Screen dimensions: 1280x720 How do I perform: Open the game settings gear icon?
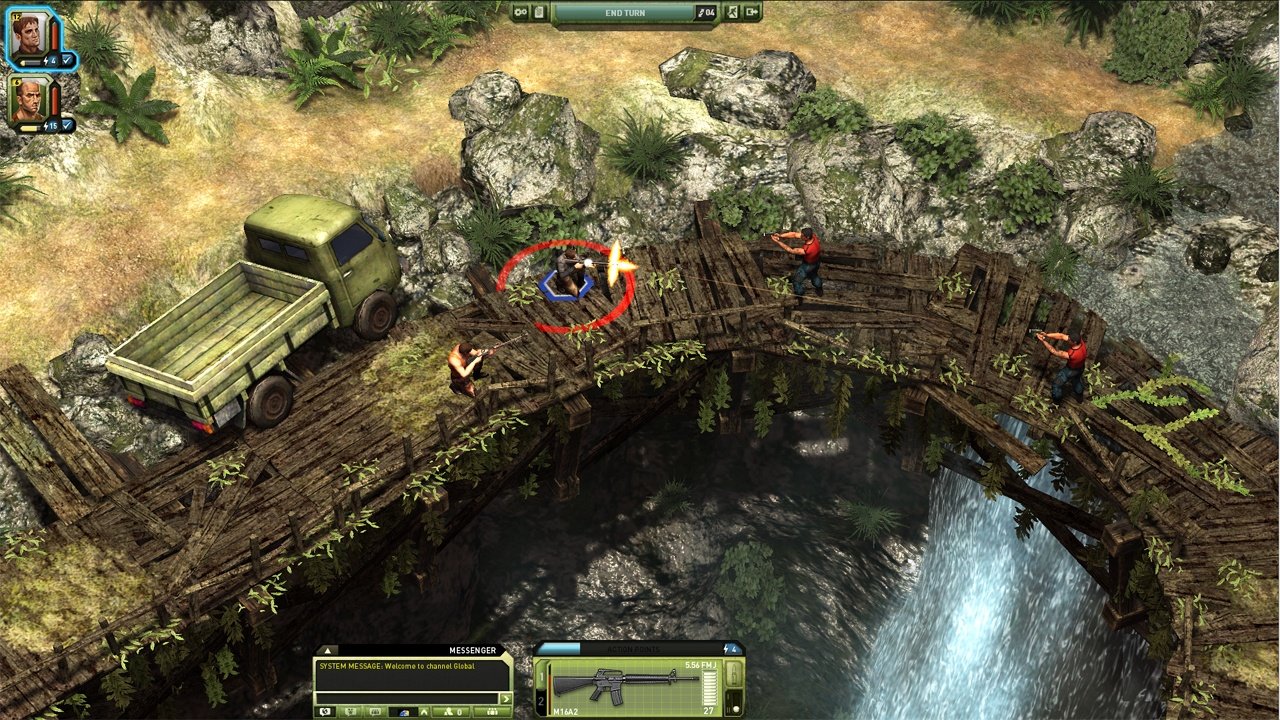pyautogui.click(x=520, y=13)
